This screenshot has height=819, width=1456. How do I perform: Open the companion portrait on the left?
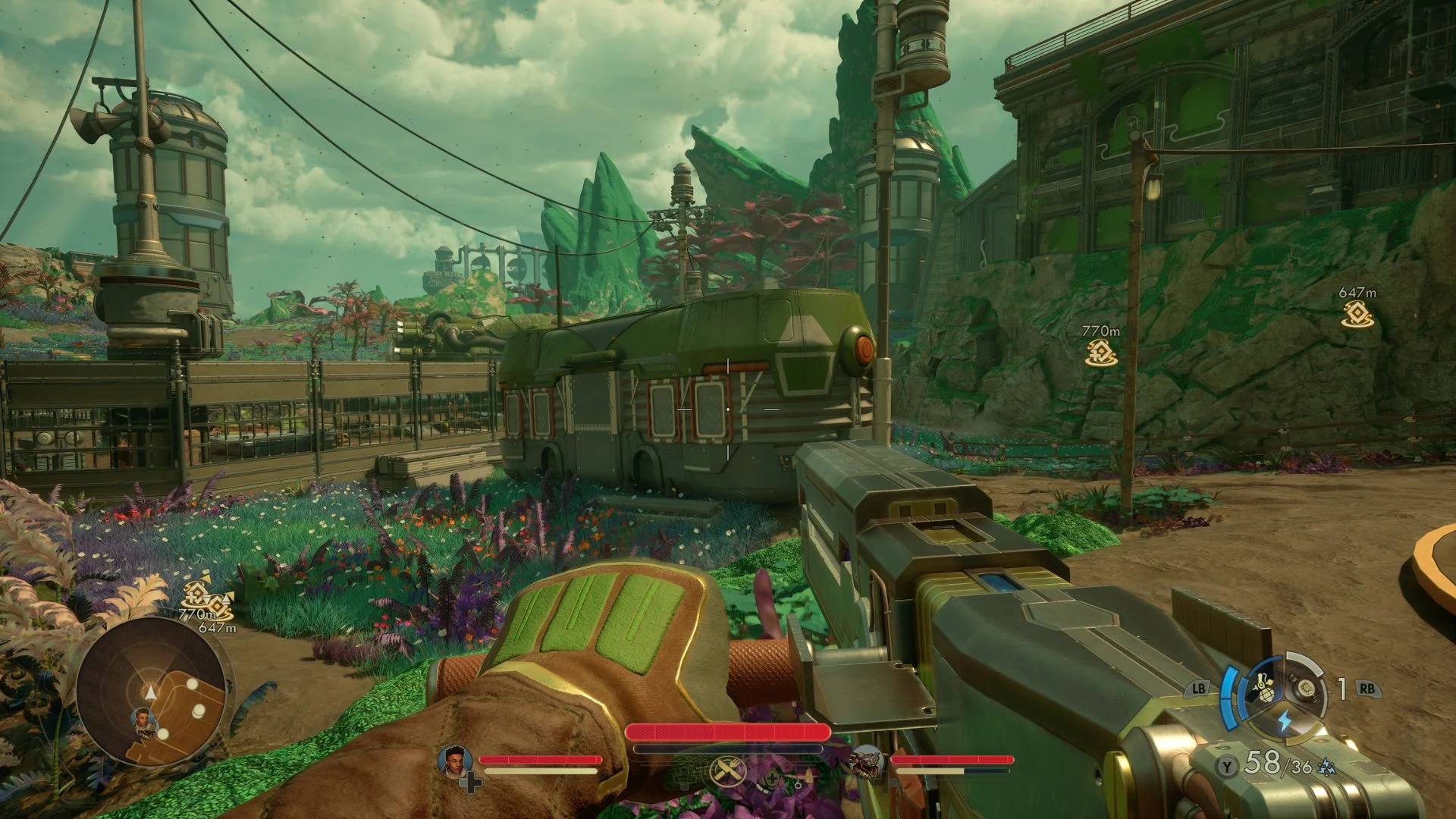click(x=453, y=761)
